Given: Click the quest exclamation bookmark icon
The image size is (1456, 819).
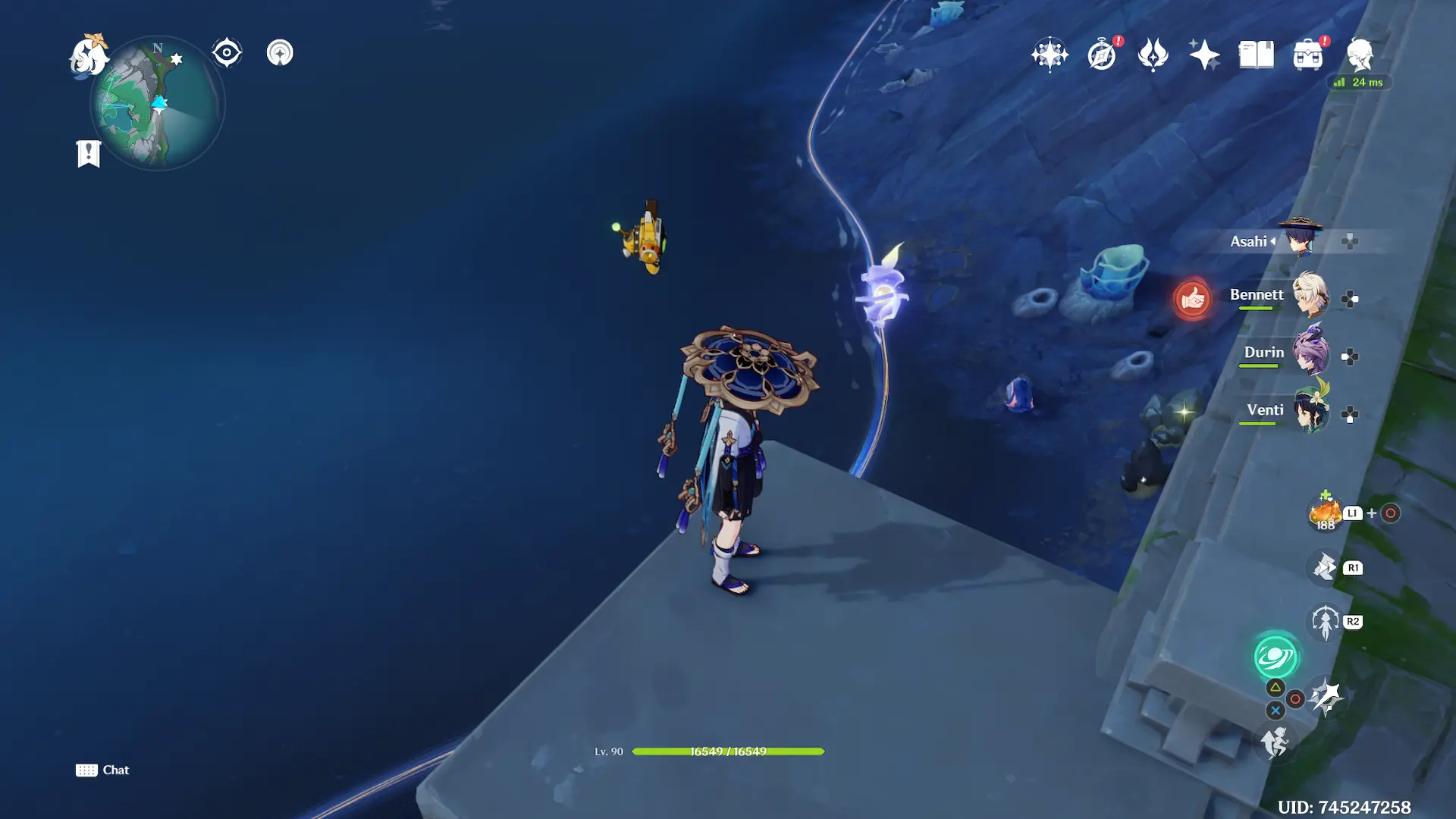Looking at the screenshot, I should (89, 153).
